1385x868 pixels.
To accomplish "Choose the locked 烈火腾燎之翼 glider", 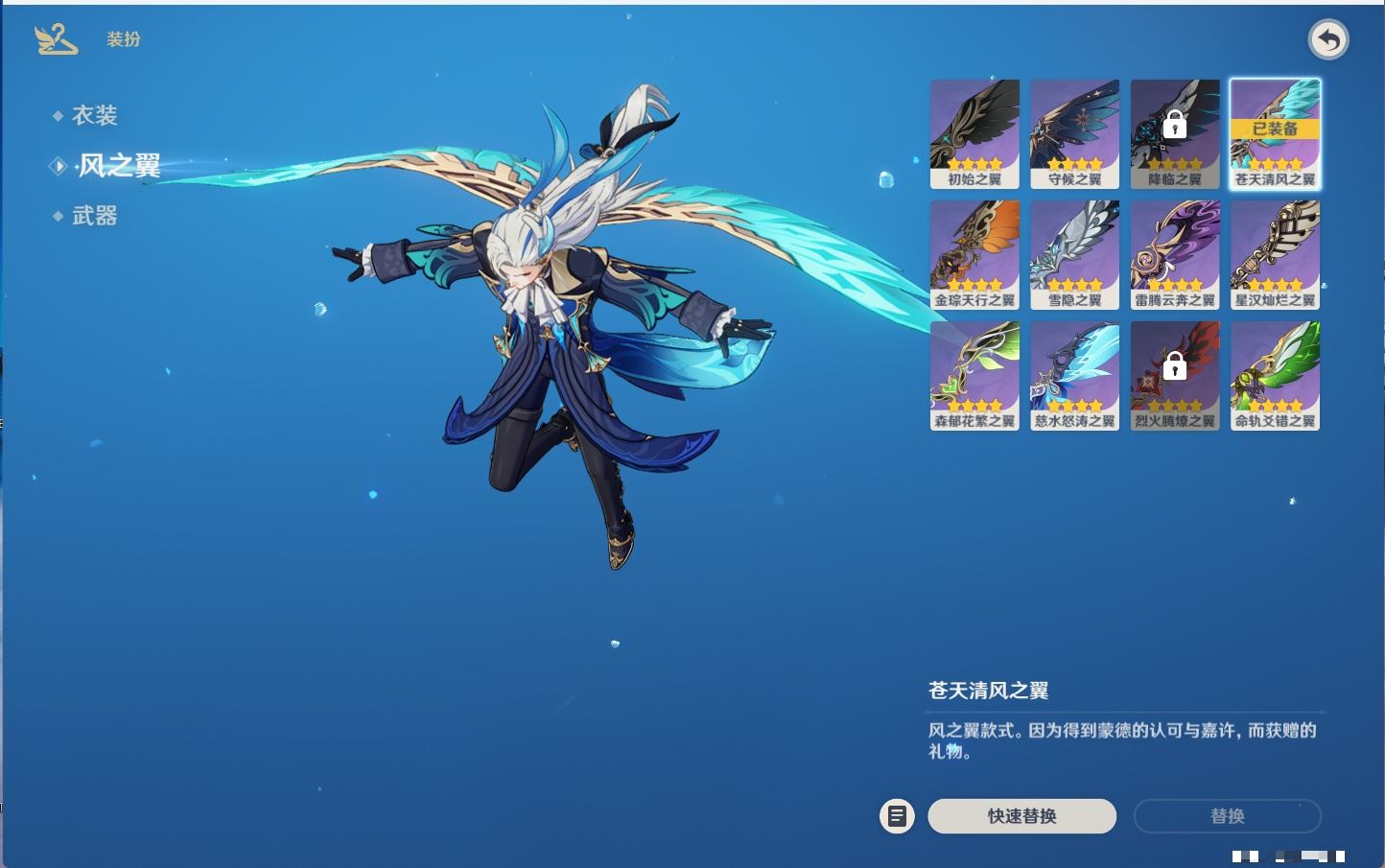I will click(1175, 375).
